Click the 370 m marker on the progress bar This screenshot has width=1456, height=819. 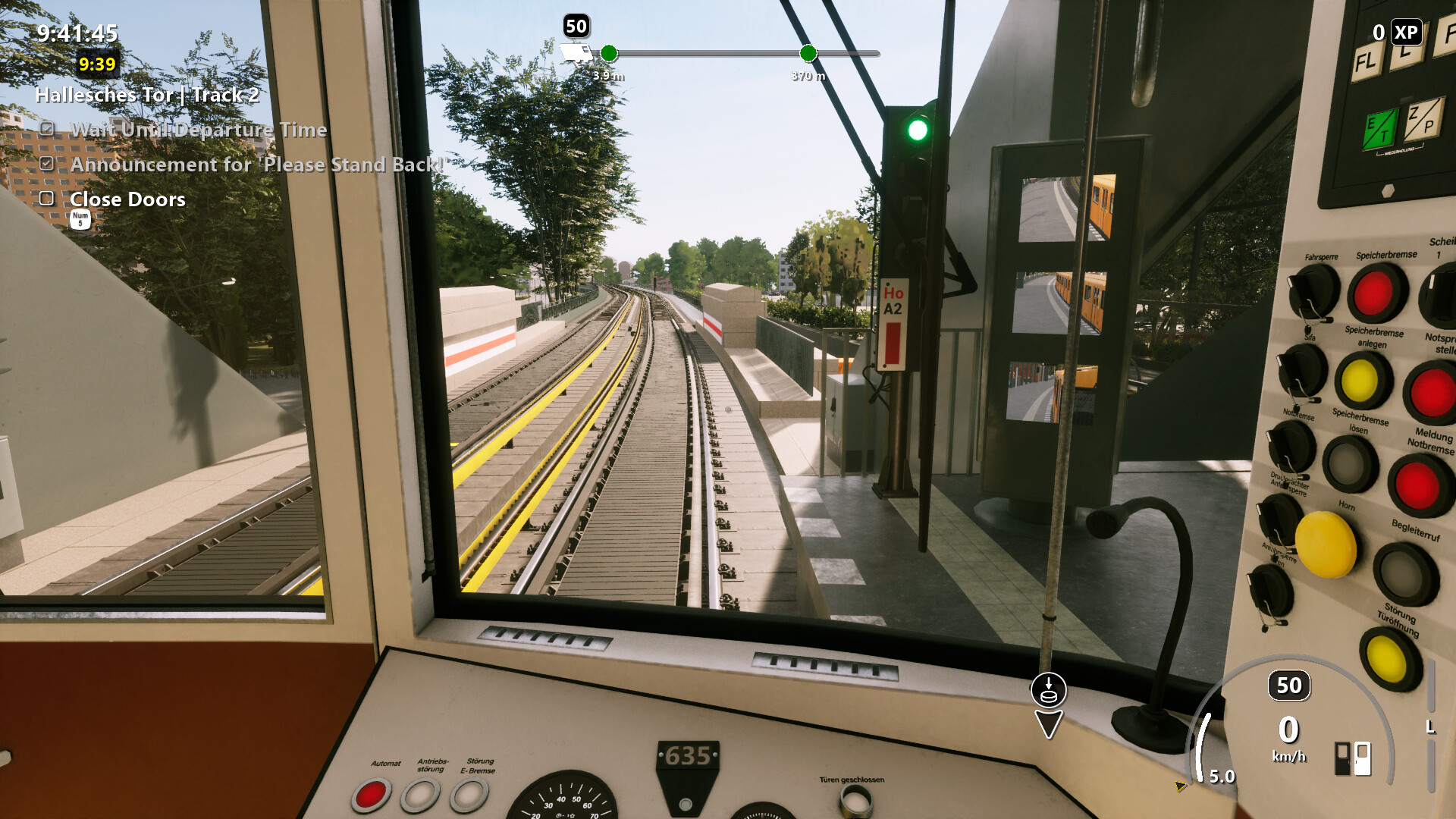coord(808,54)
